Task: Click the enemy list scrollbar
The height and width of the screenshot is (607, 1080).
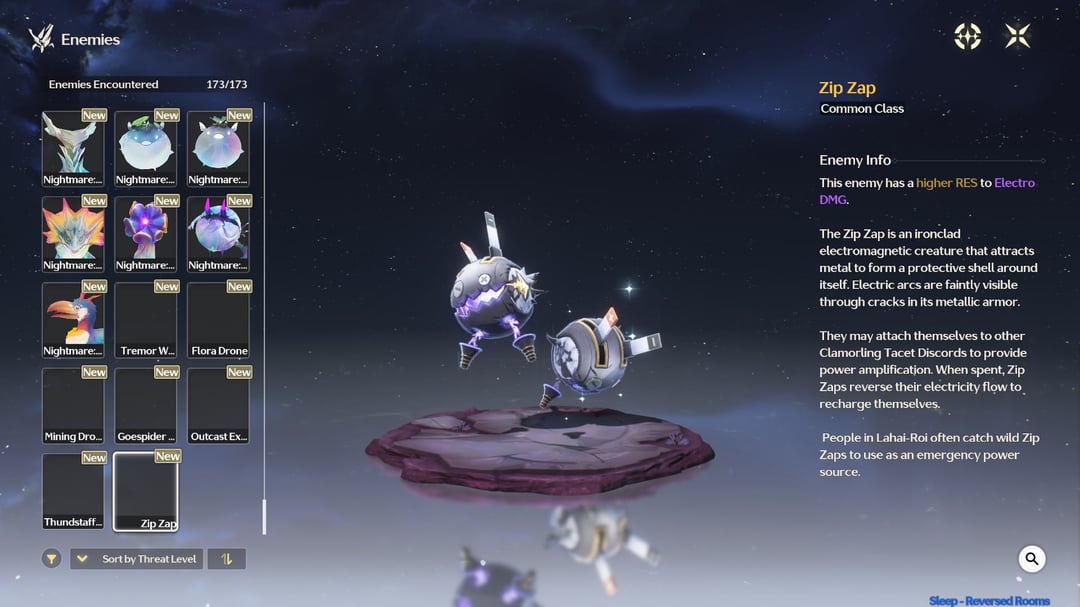Action: tap(264, 516)
